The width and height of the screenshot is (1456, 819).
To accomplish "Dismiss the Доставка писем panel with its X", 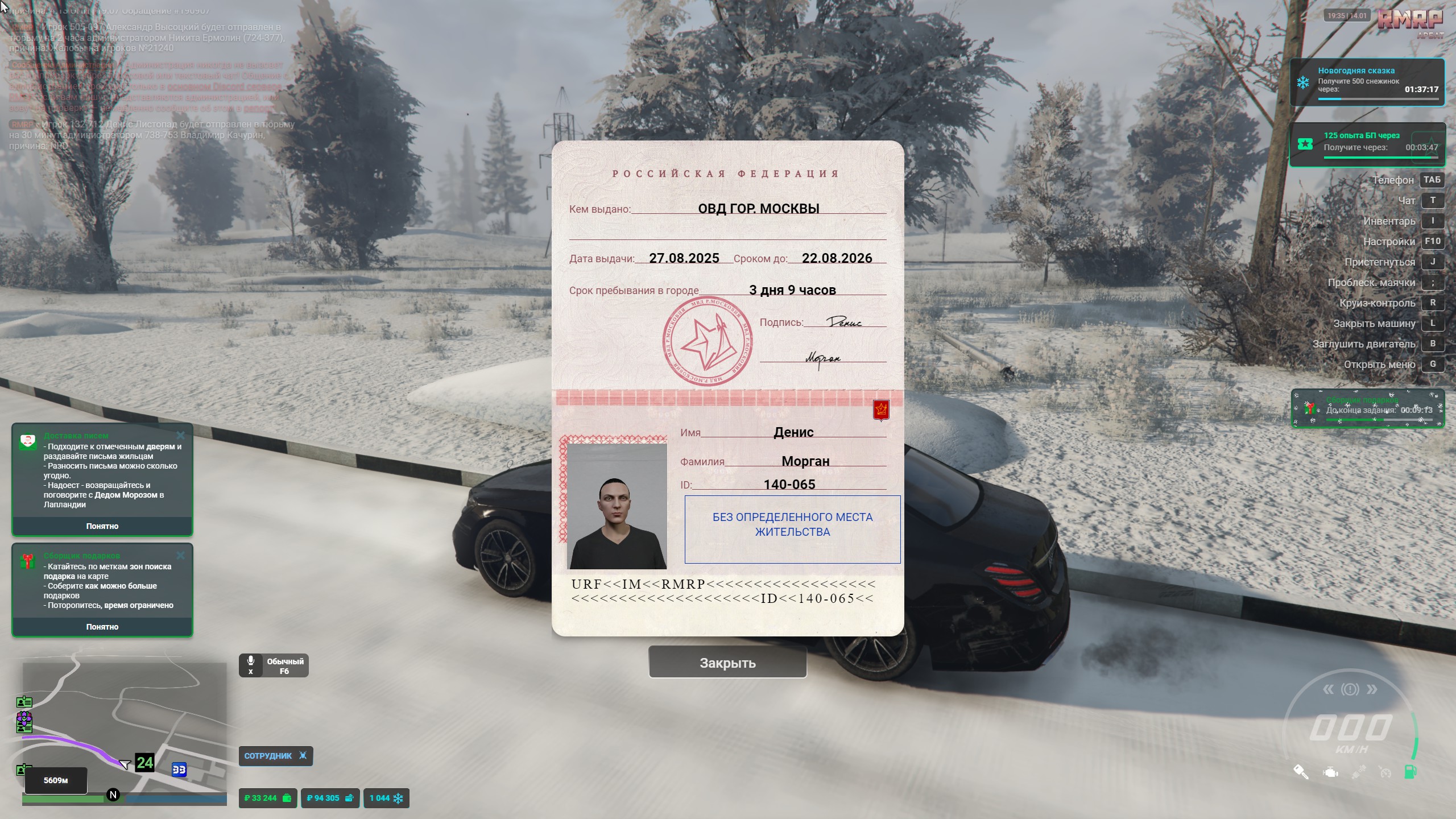I will point(181,435).
